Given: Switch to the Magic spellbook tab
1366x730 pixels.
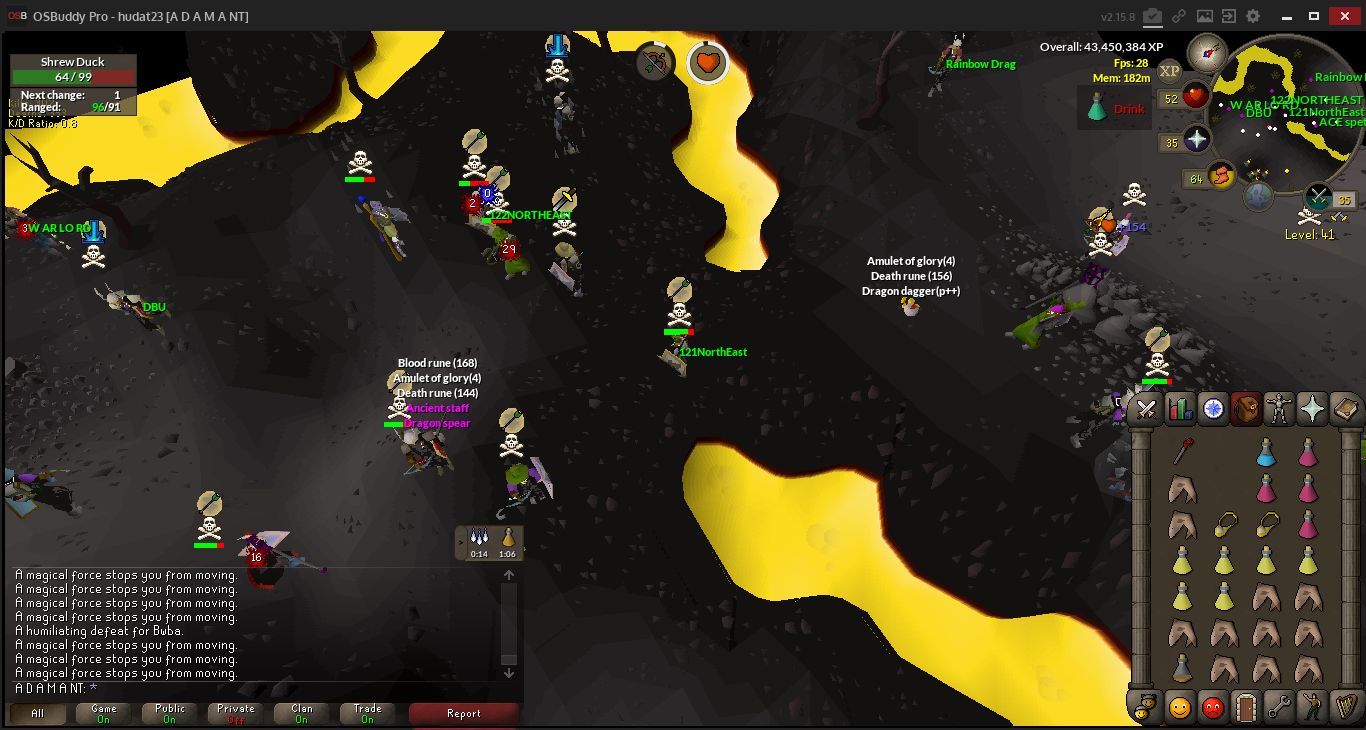Looking at the screenshot, I should 1346,409.
